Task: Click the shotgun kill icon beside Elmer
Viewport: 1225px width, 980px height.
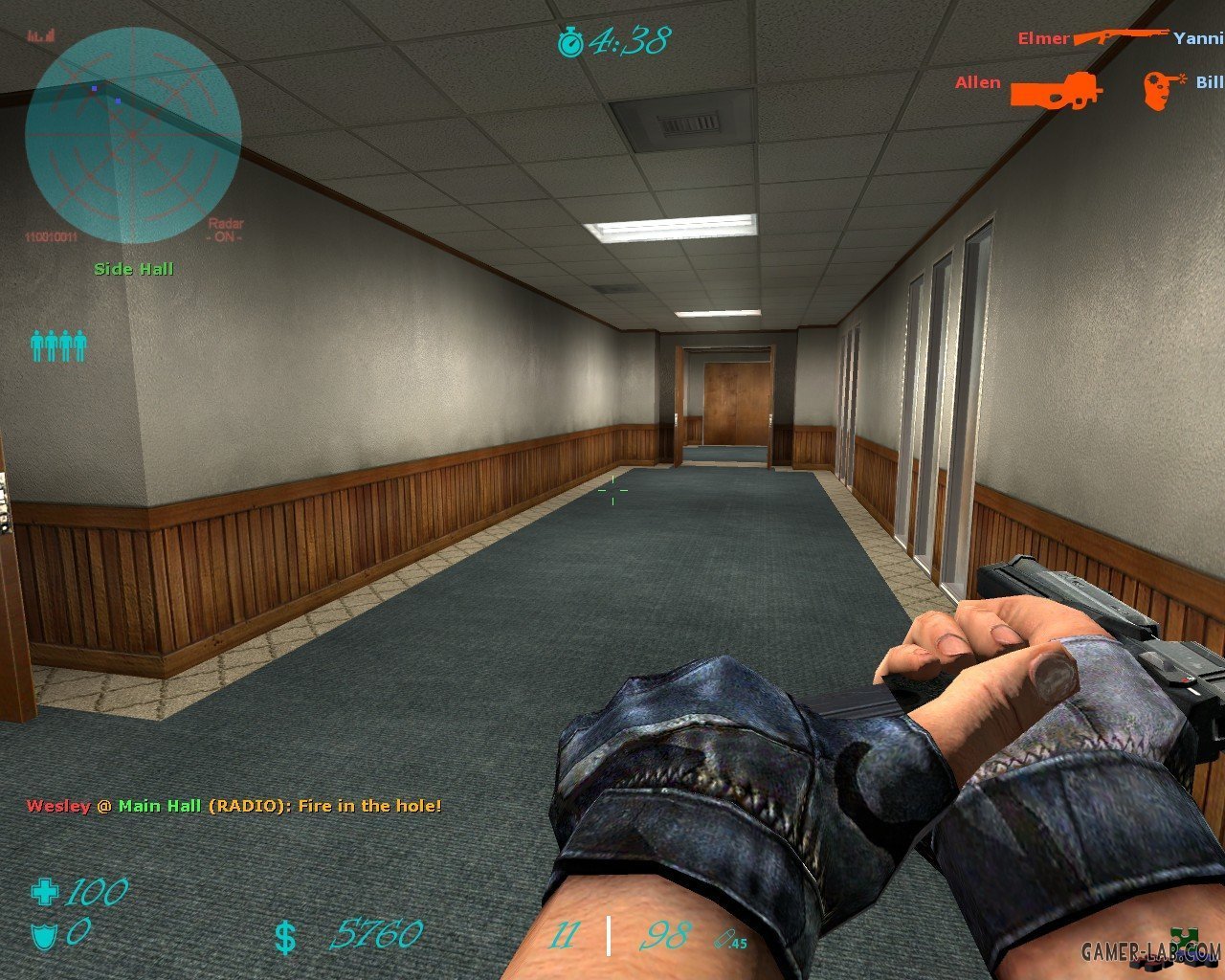Action: coord(1121,36)
